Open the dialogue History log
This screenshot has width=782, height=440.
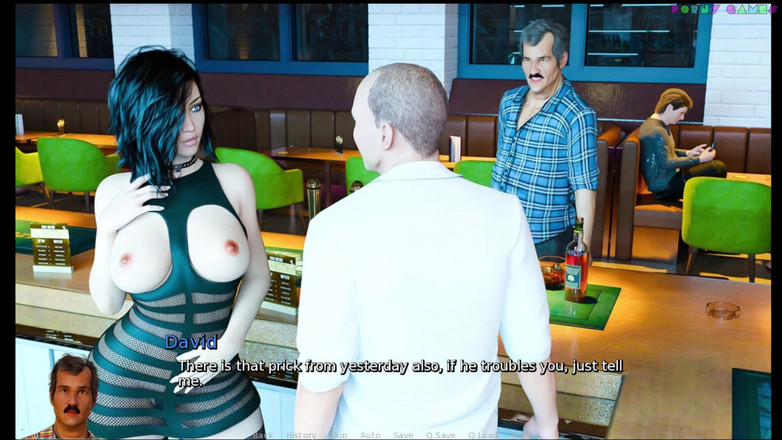pyautogui.click(x=301, y=435)
